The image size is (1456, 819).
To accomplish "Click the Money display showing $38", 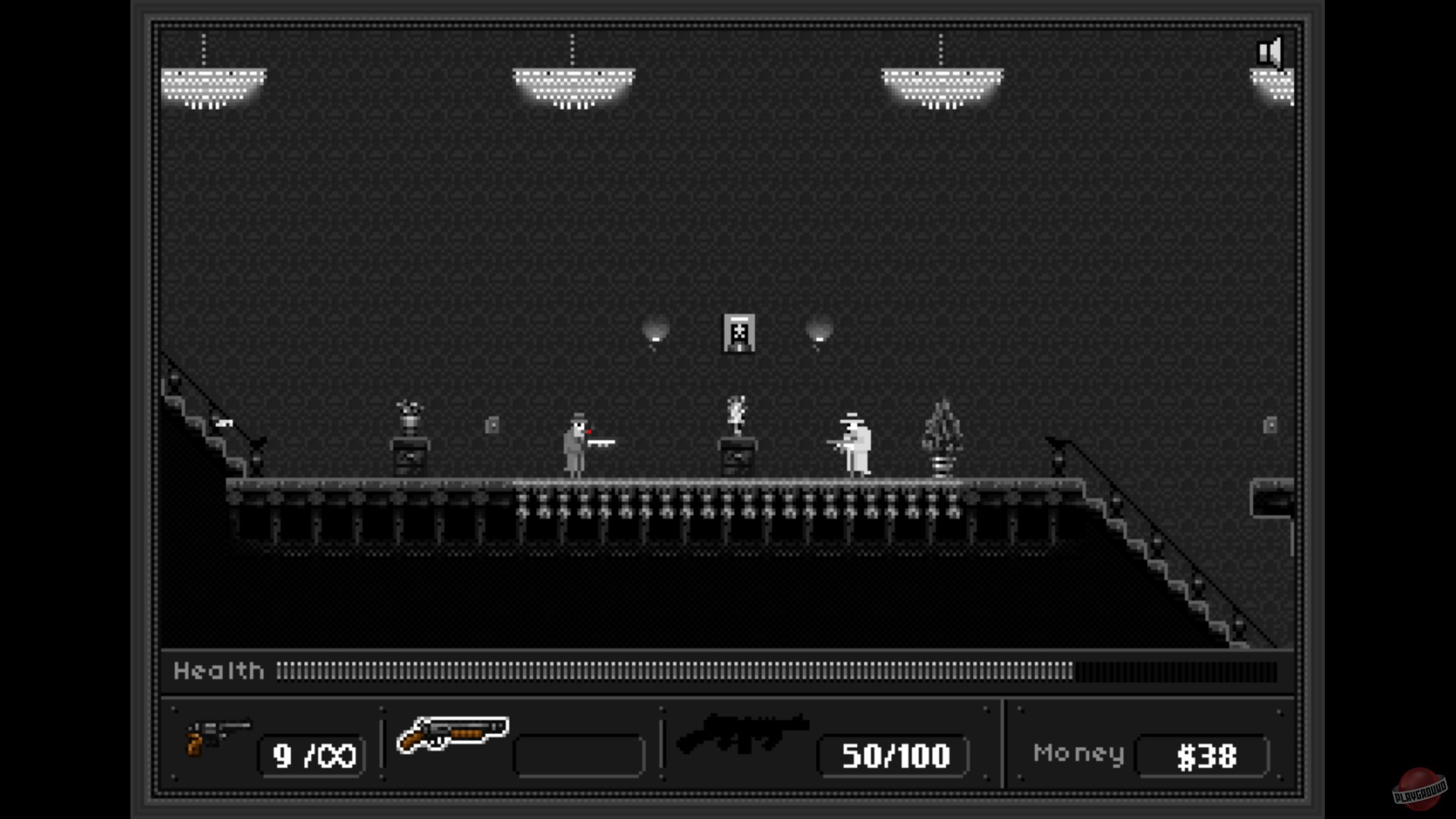I will pyautogui.click(x=1203, y=755).
